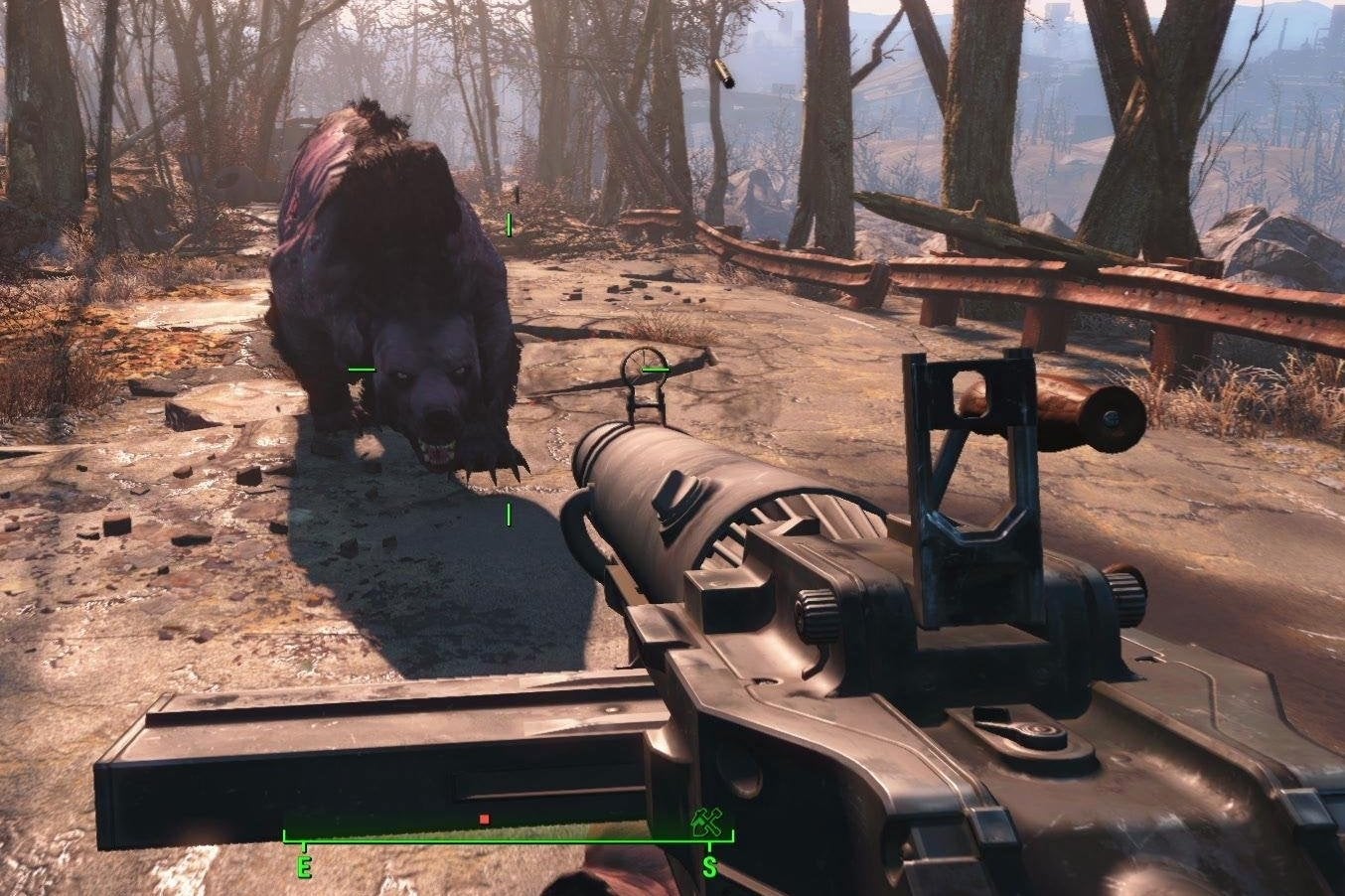
Task: Click the workshop hammer icon on the compass
Action: pyautogui.click(x=707, y=821)
